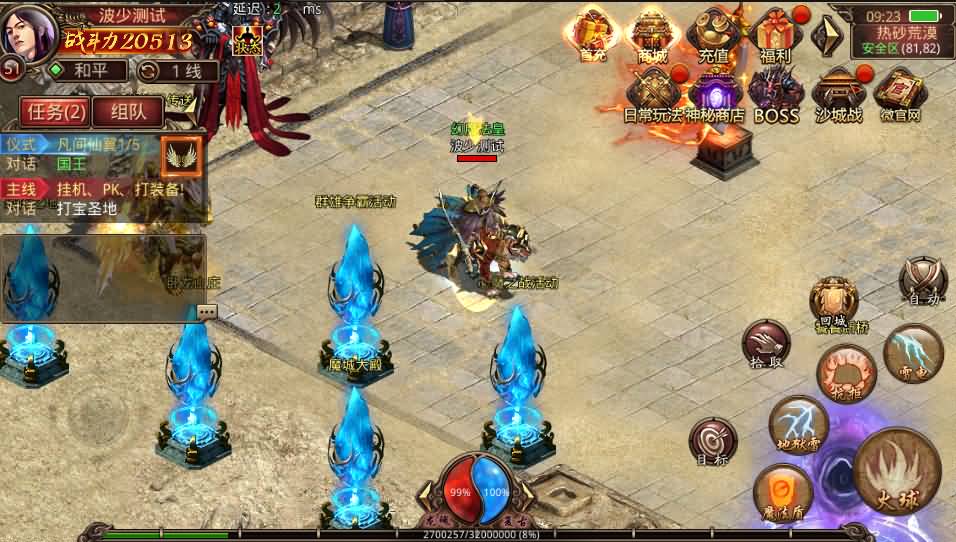Open the 充值 recharge menu

click(714, 35)
